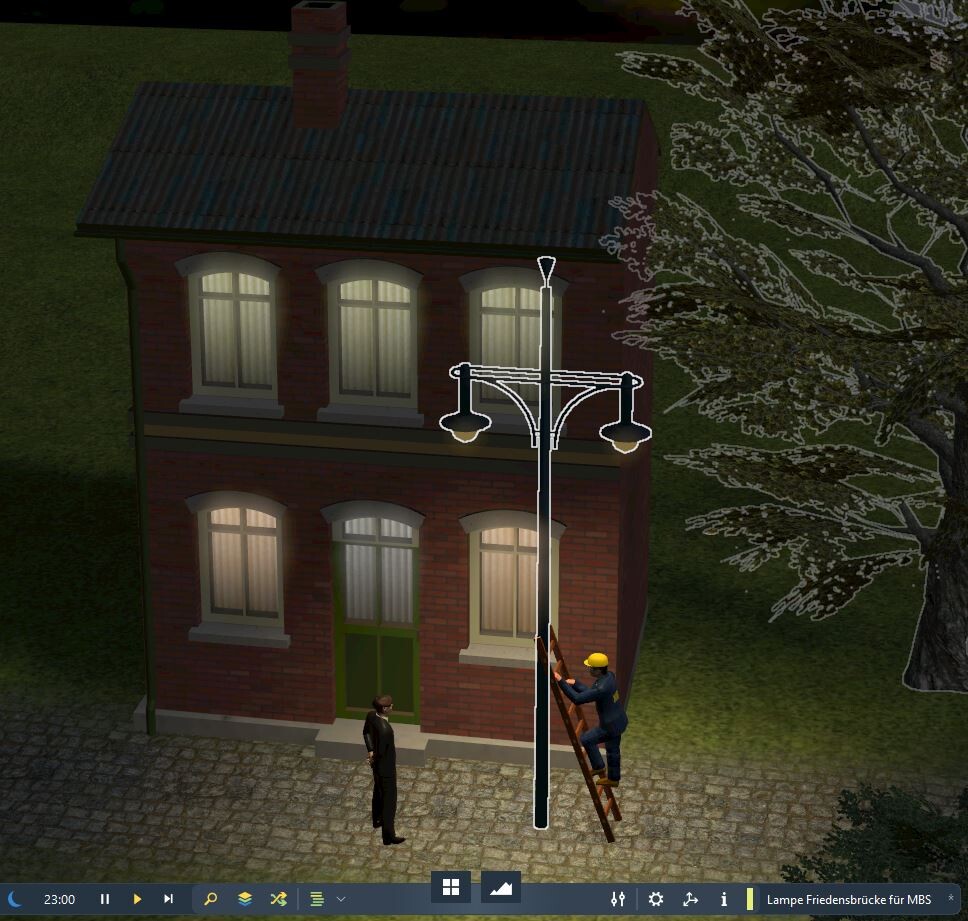Show the info panel
The height and width of the screenshot is (921, 968).
pyautogui.click(x=724, y=899)
